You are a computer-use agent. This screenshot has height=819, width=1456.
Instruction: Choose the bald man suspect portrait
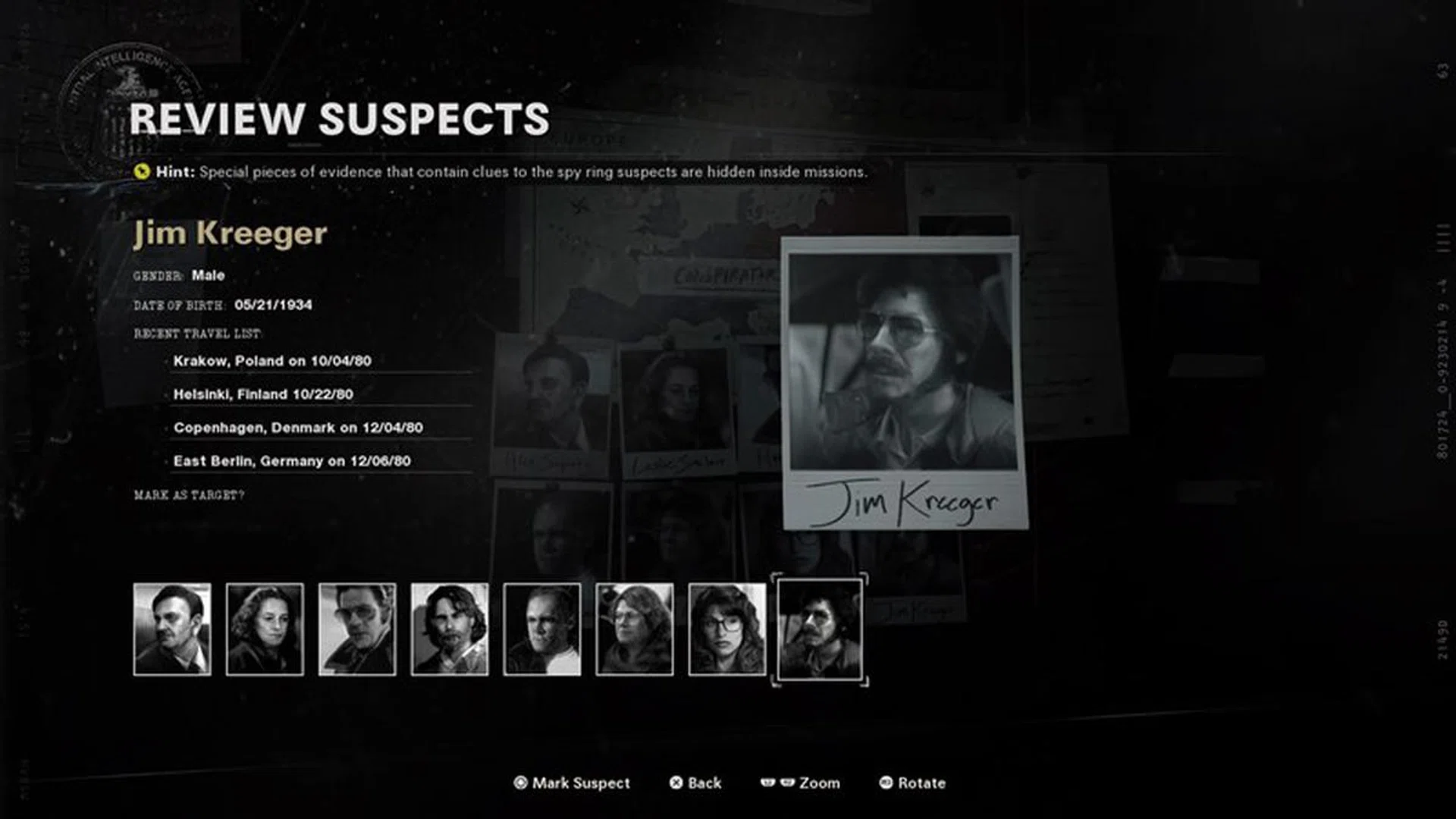point(542,629)
